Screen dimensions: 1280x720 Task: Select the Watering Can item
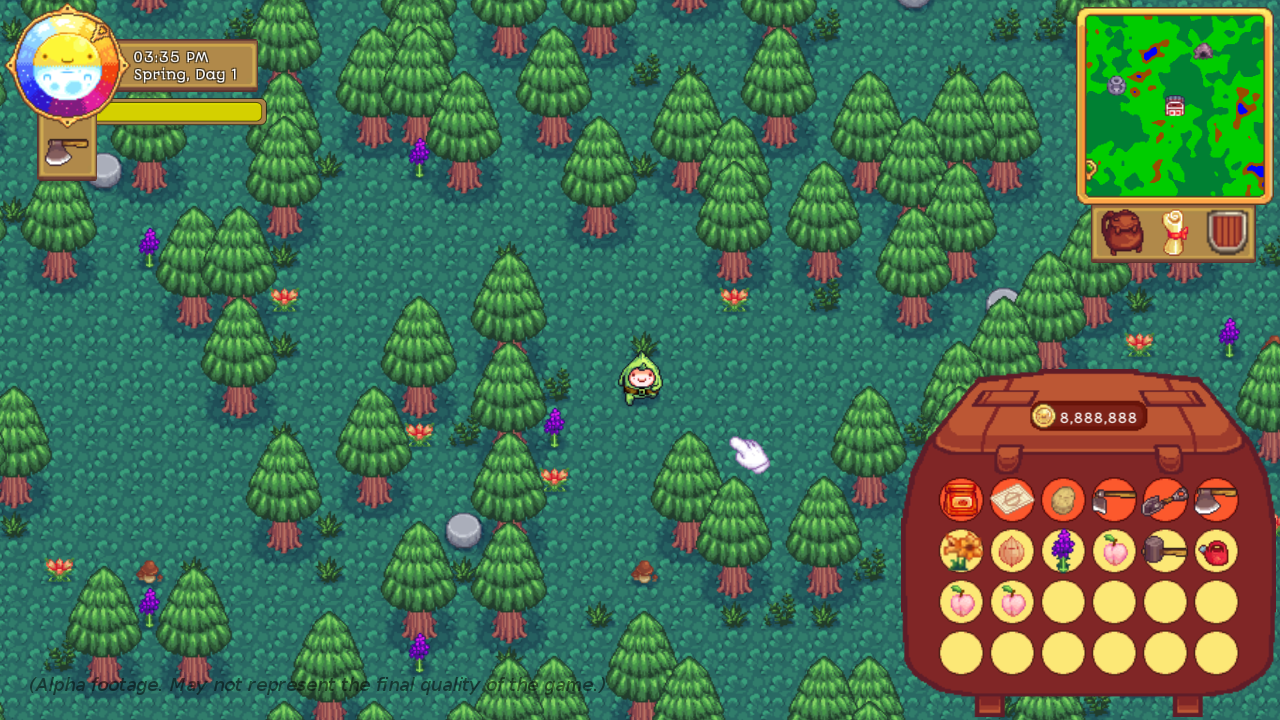[x=1216, y=551]
